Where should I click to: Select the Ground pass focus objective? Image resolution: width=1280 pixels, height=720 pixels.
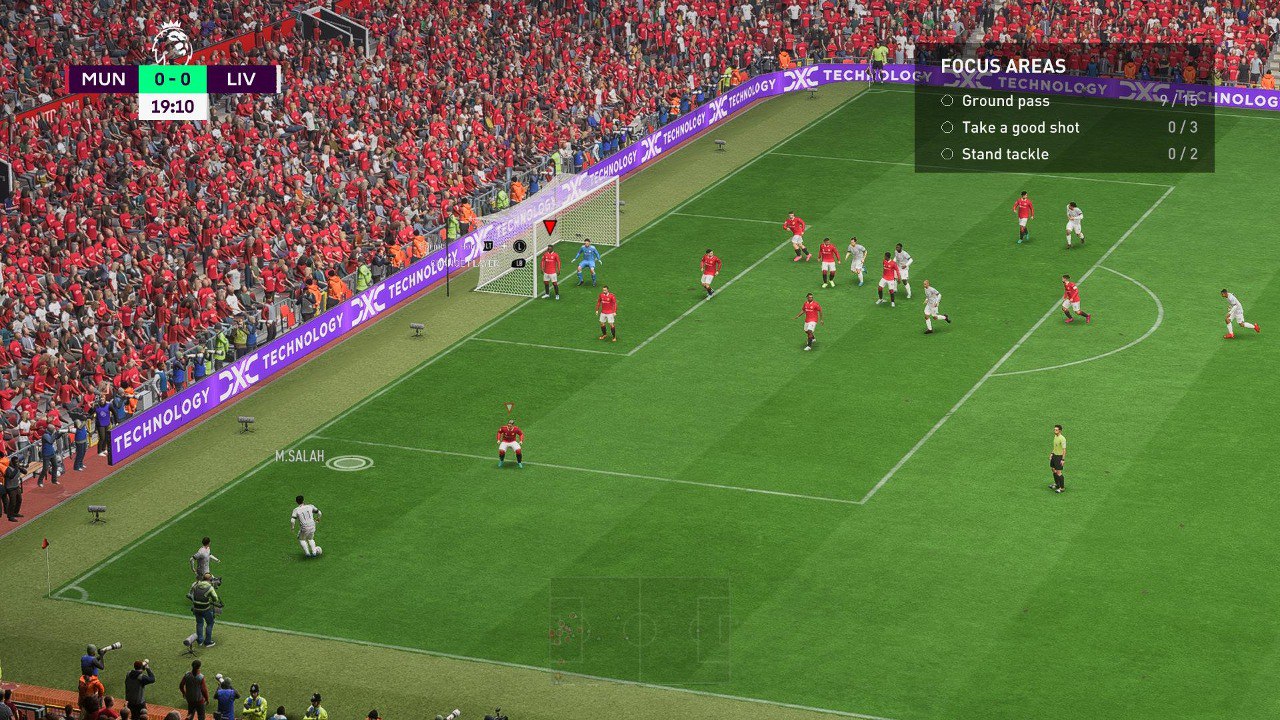point(1005,101)
